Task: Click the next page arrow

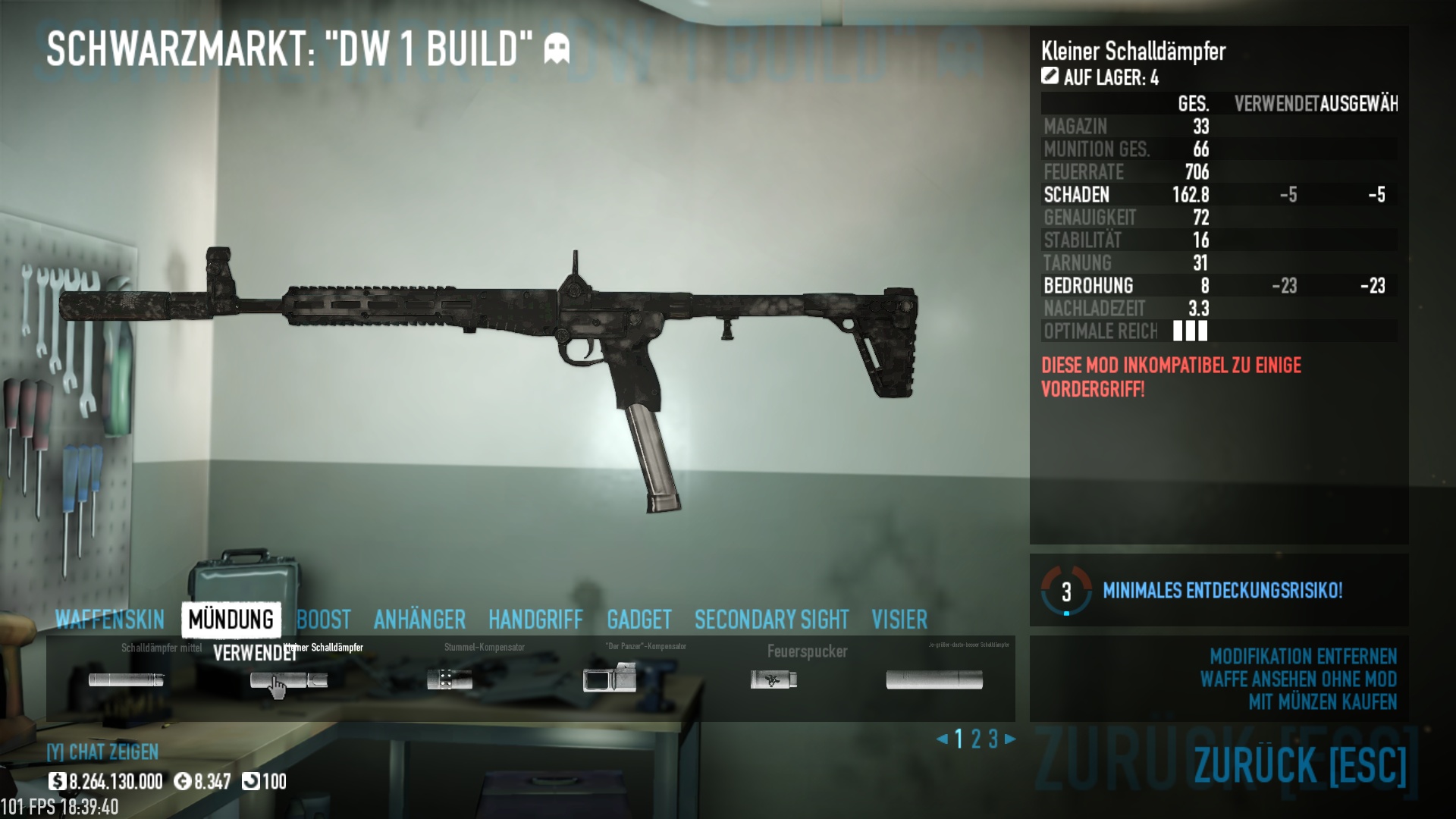Action: pyautogui.click(x=1010, y=739)
